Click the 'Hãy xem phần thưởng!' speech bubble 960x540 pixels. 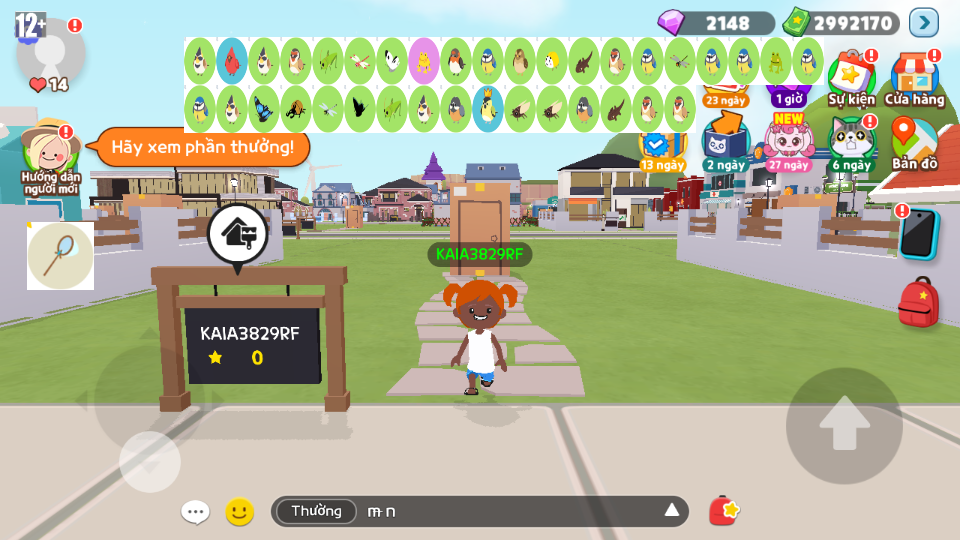coord(202,147)
